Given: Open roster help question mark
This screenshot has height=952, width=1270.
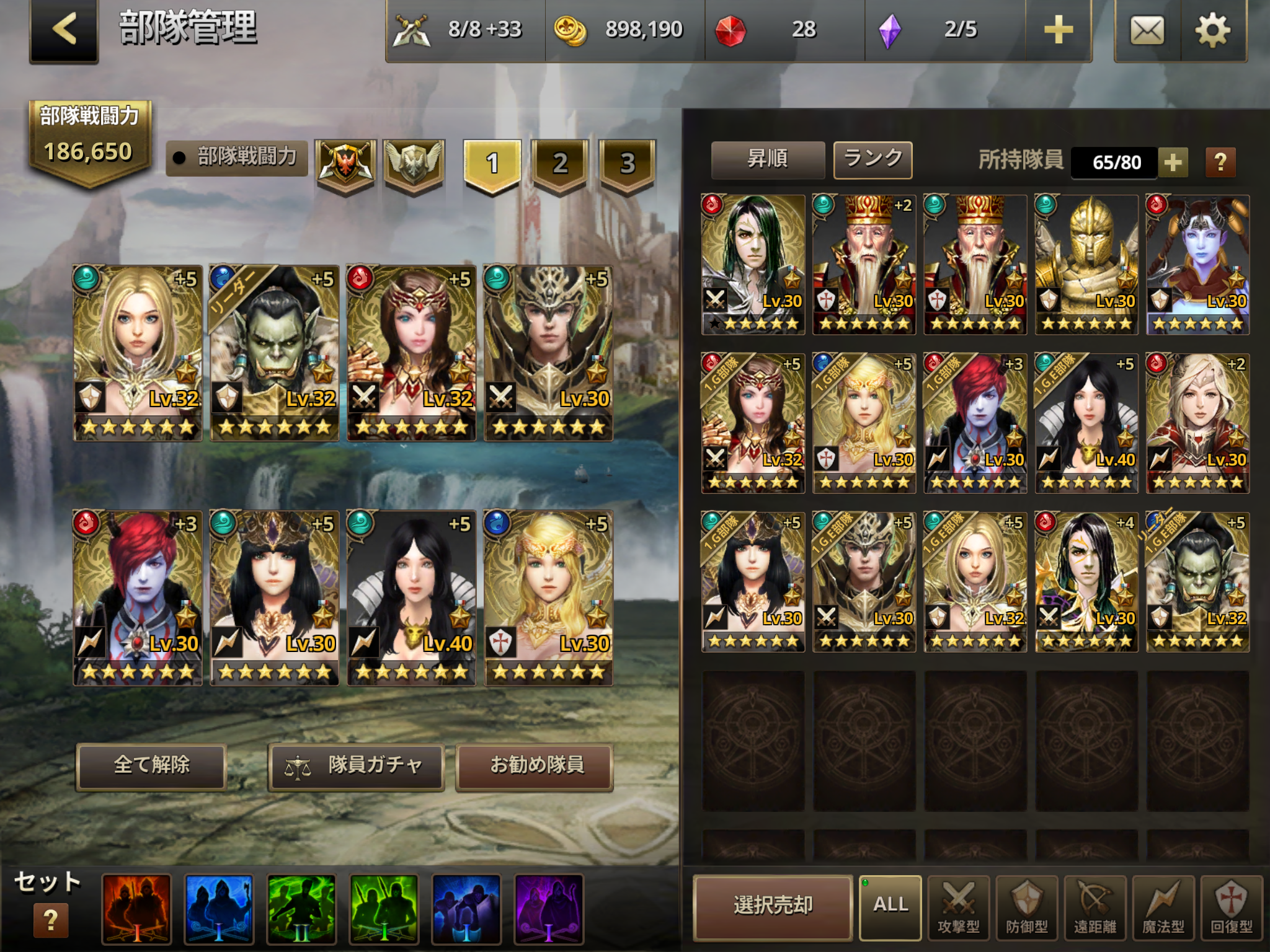Looking at the screenshot, I should point(1220,162).
